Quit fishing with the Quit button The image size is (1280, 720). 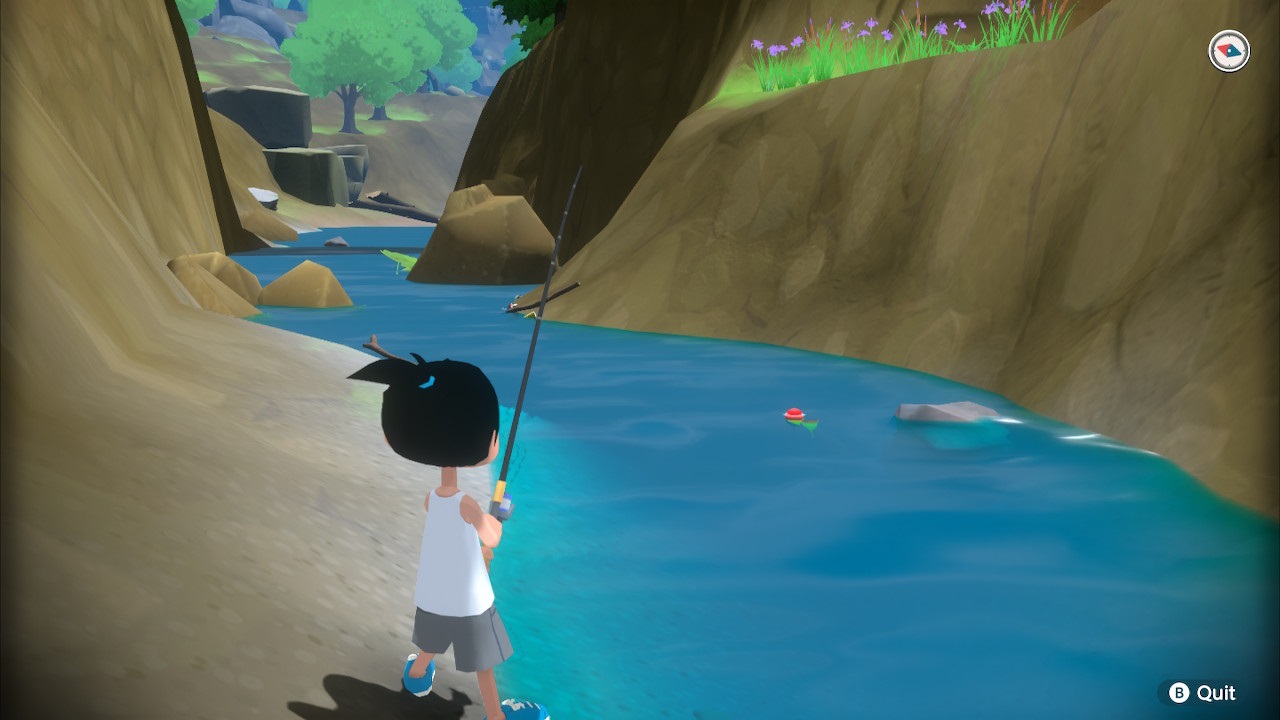[x=1203, y=692]
